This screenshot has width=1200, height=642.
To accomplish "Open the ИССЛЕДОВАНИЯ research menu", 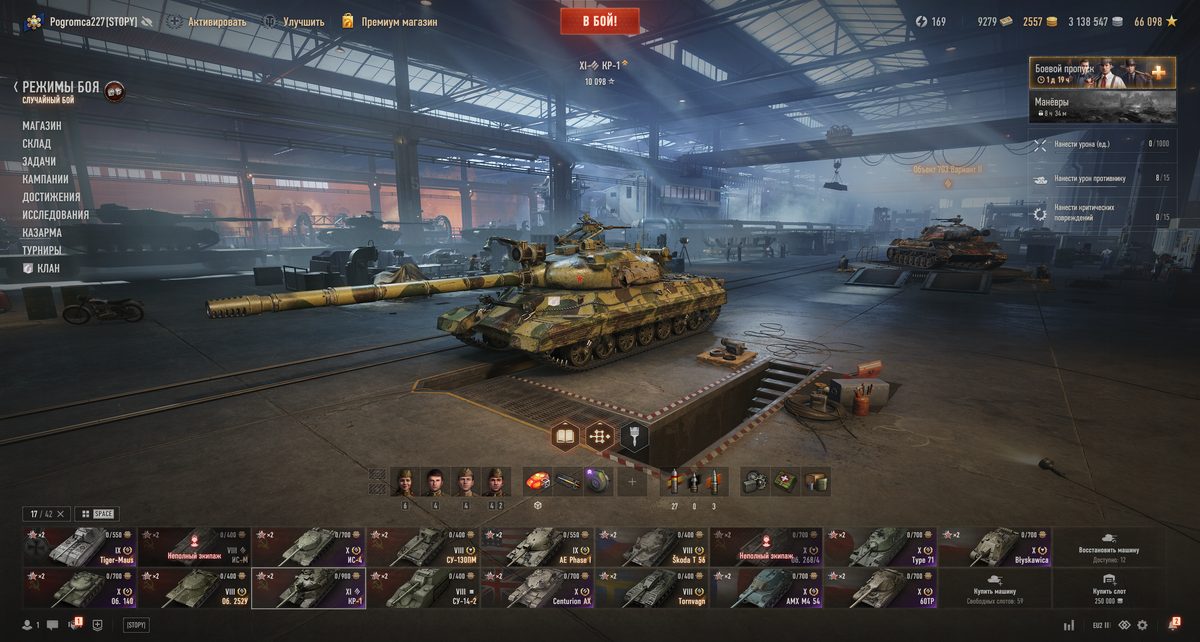I will tap(56, 215).
